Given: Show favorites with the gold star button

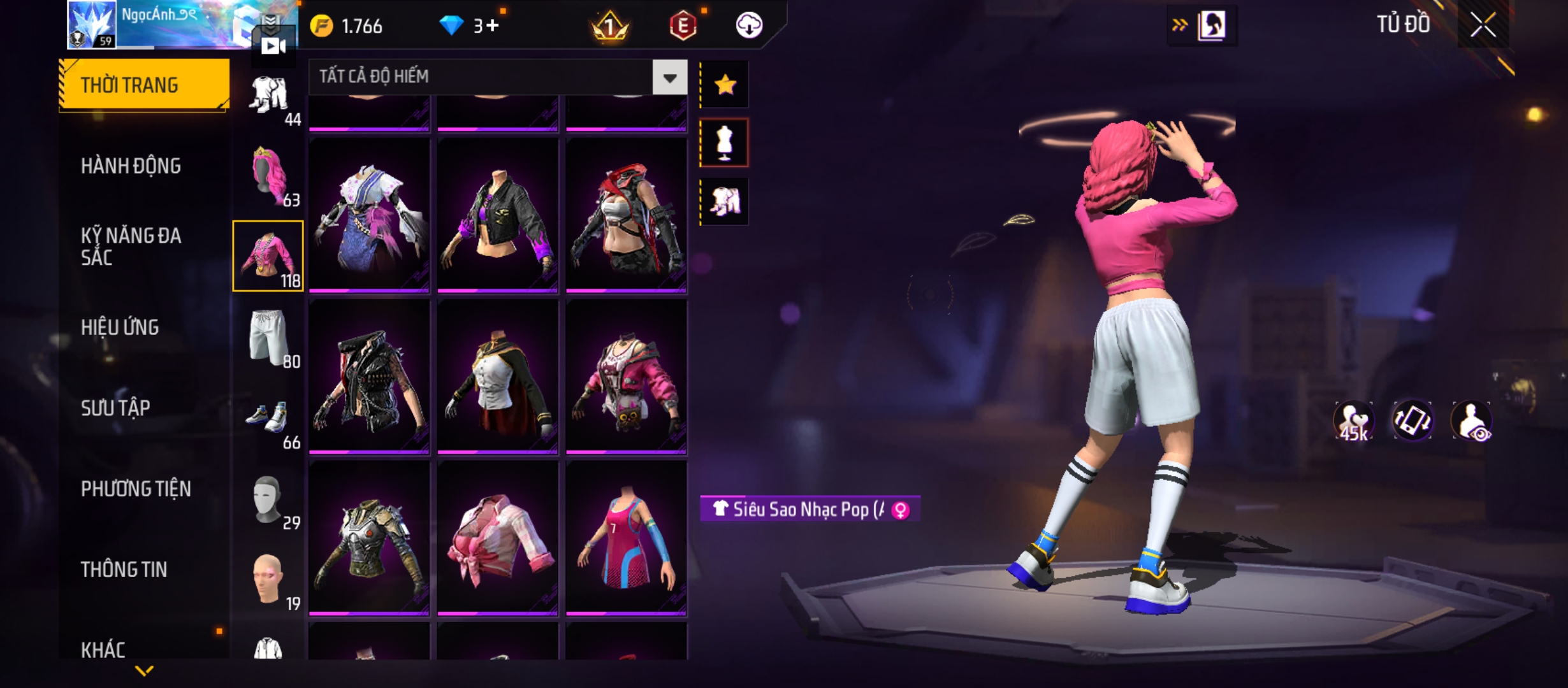Looking at the screenshot, I should [725, 85].
